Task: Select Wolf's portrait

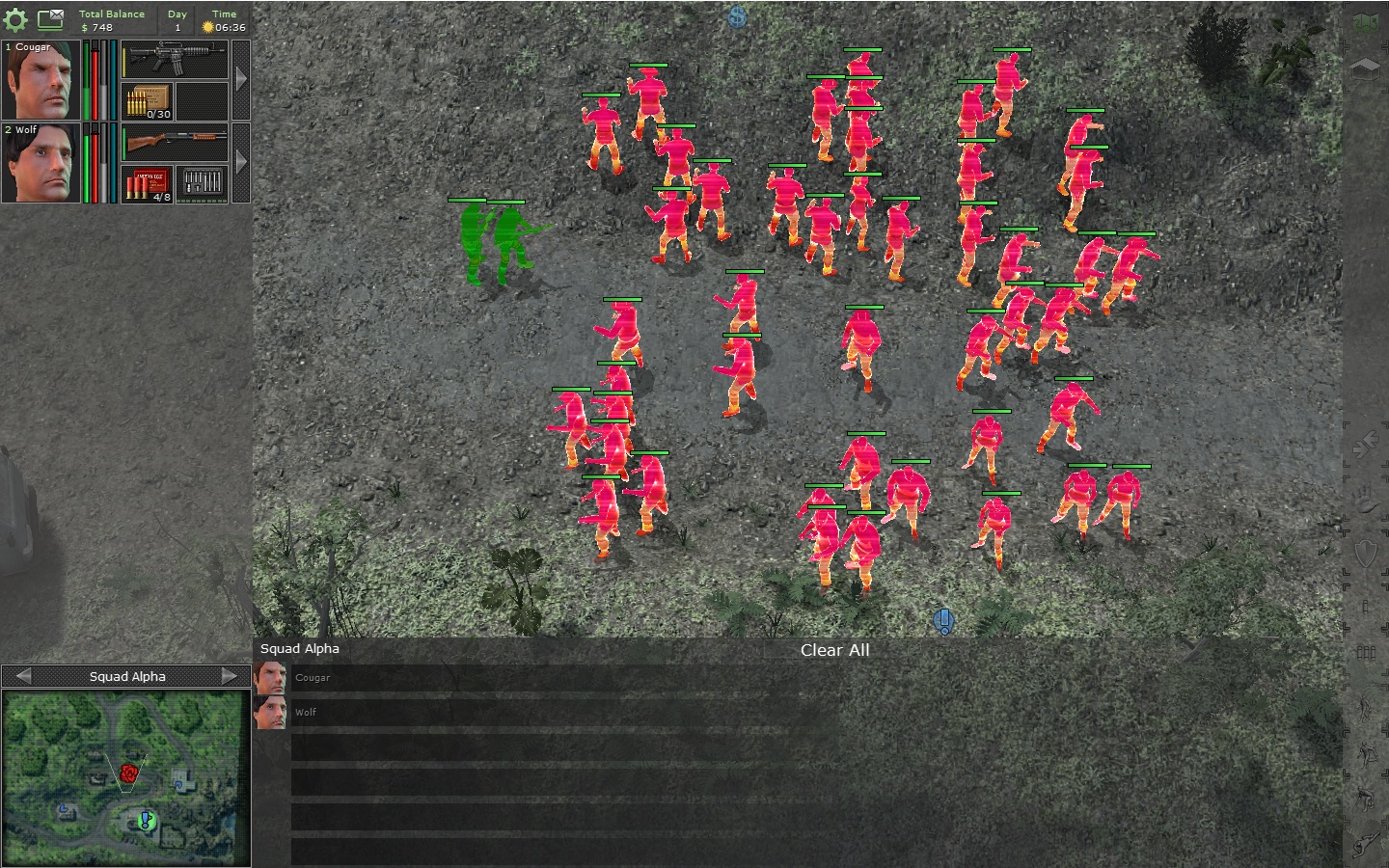Action: click(41, 163)
